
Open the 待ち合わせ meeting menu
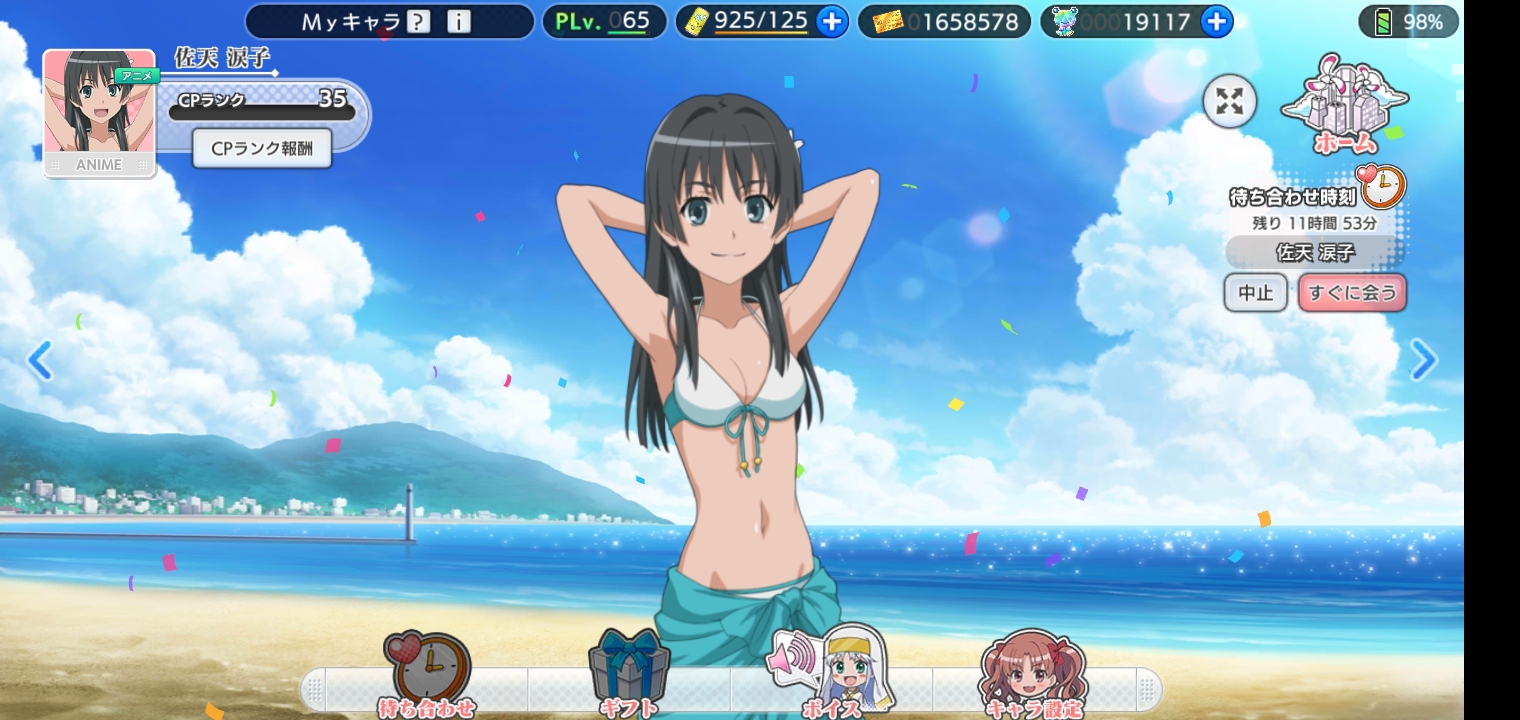click(x=427, y=675)
